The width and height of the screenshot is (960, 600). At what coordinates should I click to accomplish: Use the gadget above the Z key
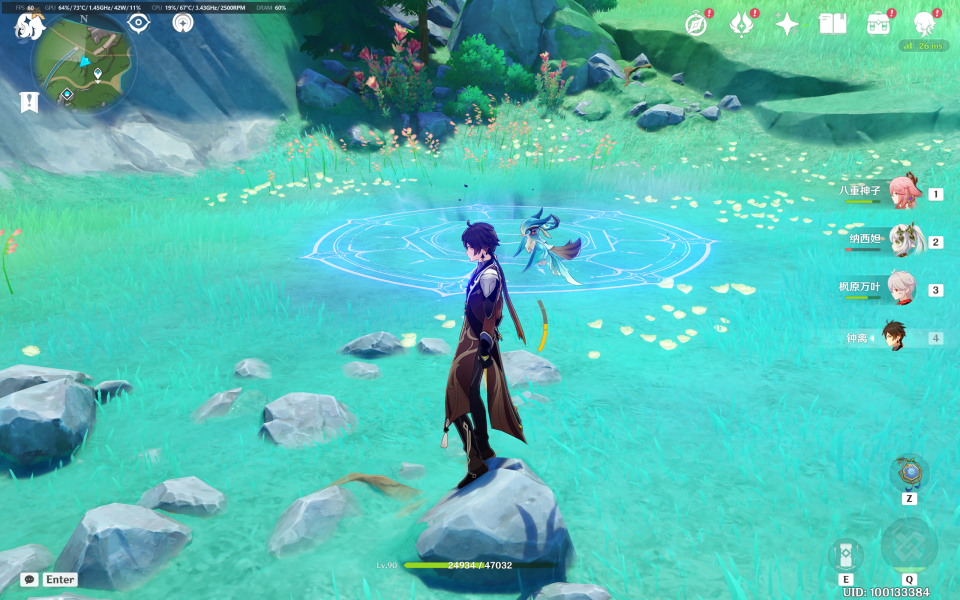(x=909, y=472)
